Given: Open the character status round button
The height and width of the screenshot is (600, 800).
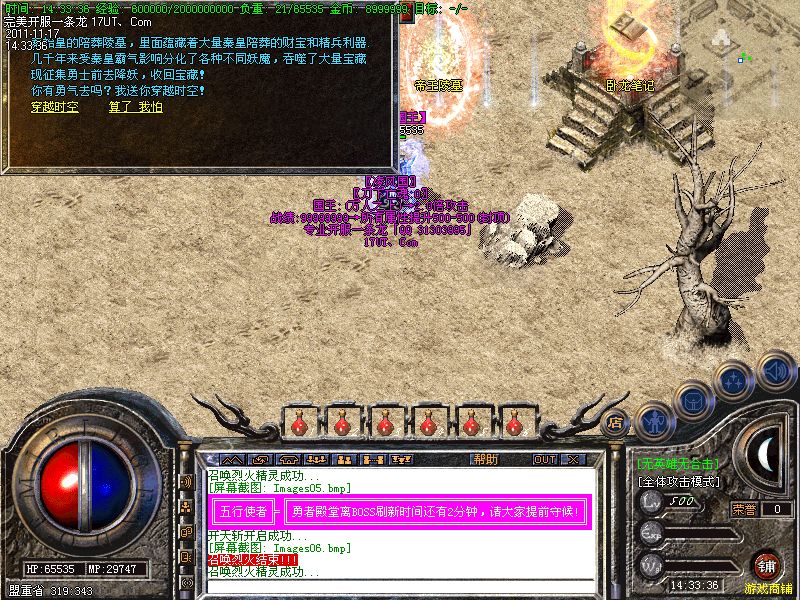Looking at the screenshot, I should pos(653,421).
